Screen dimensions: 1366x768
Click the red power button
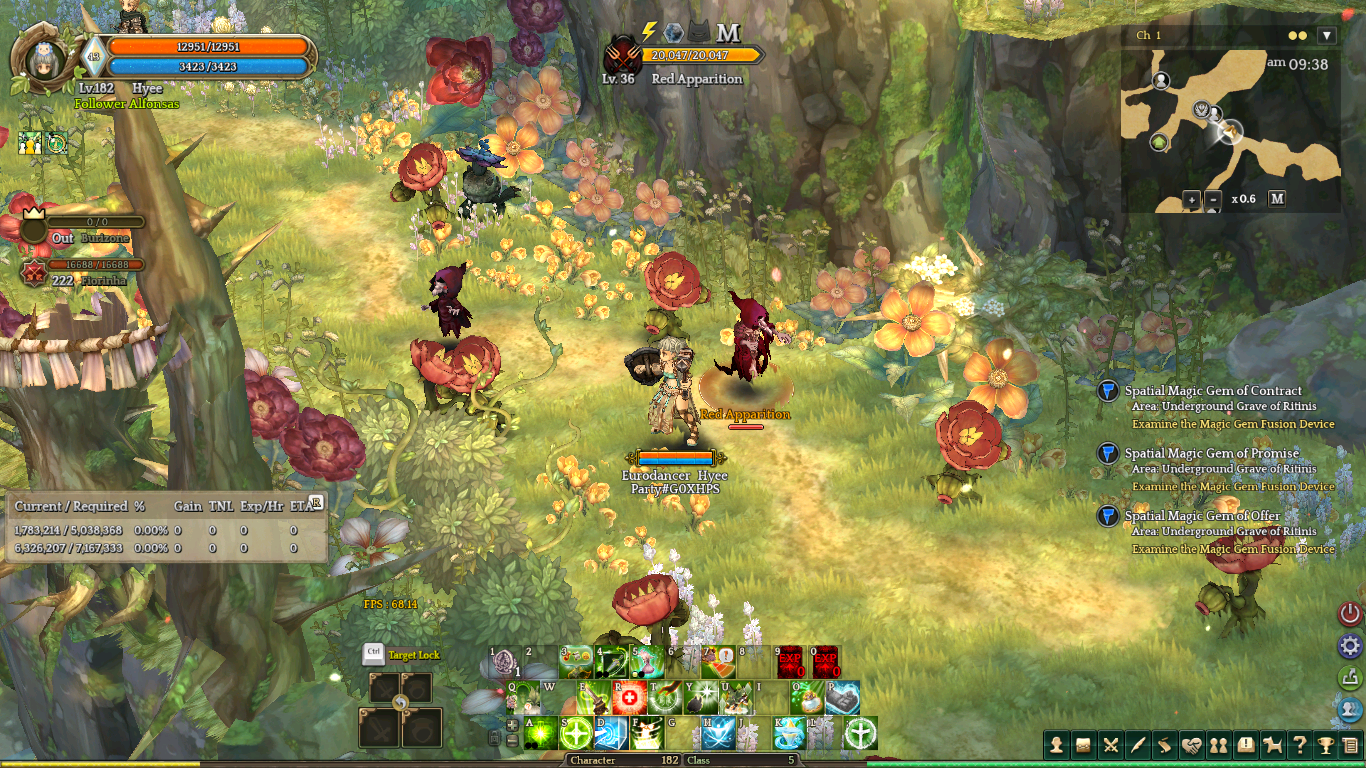click(x=1350, y=613)
